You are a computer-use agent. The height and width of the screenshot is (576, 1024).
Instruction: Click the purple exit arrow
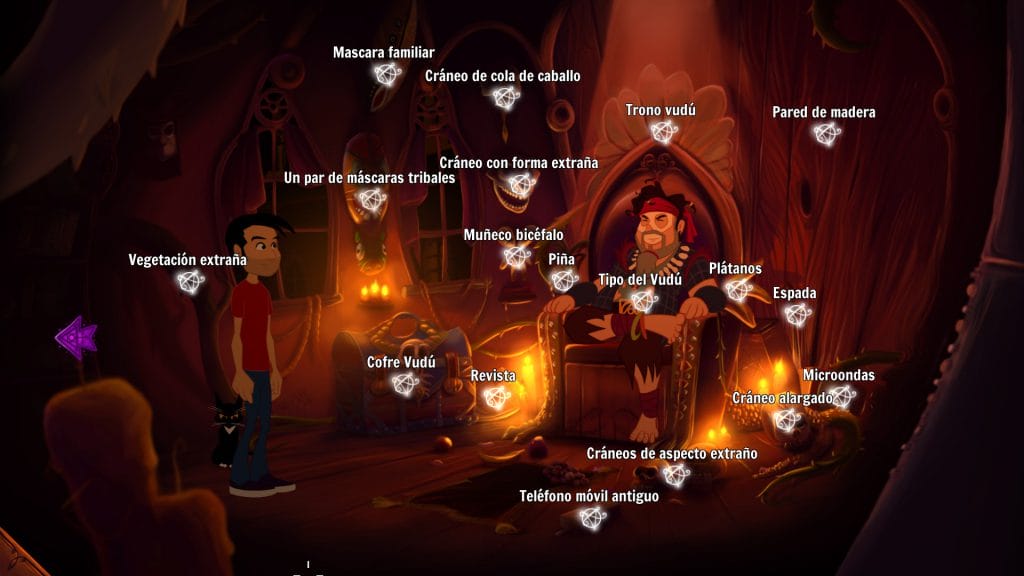tap(75, 337)
